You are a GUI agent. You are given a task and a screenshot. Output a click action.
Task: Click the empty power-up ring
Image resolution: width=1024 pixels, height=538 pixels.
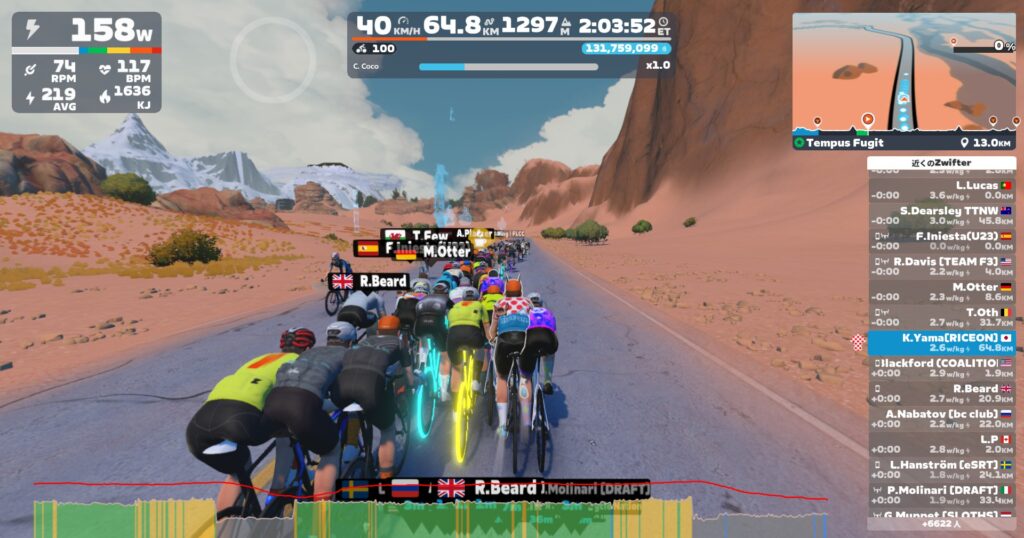pyautogui.click(x=259, y=60)
